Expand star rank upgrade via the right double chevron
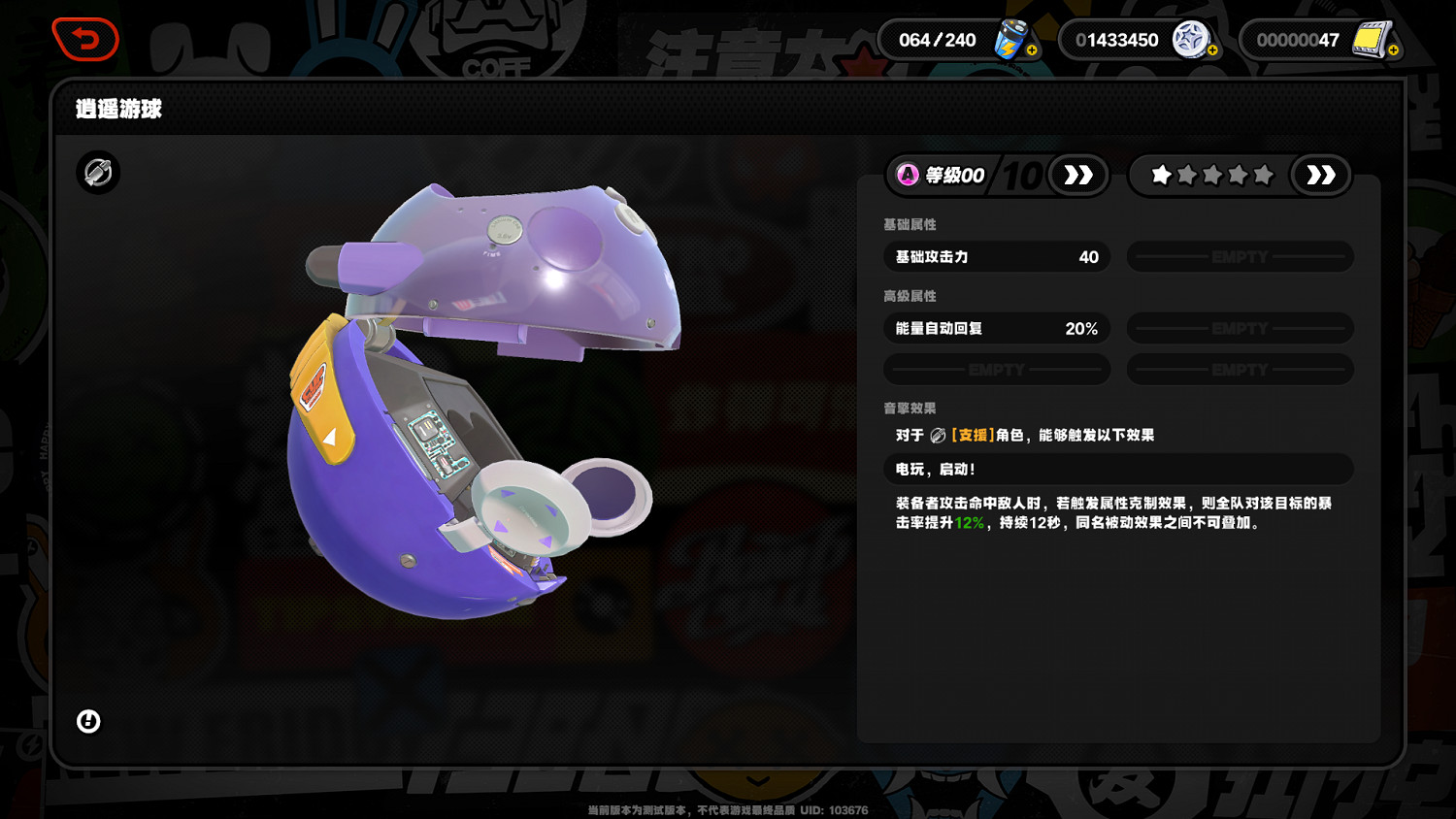The image size is (1456, 819). coord(1320,176)
